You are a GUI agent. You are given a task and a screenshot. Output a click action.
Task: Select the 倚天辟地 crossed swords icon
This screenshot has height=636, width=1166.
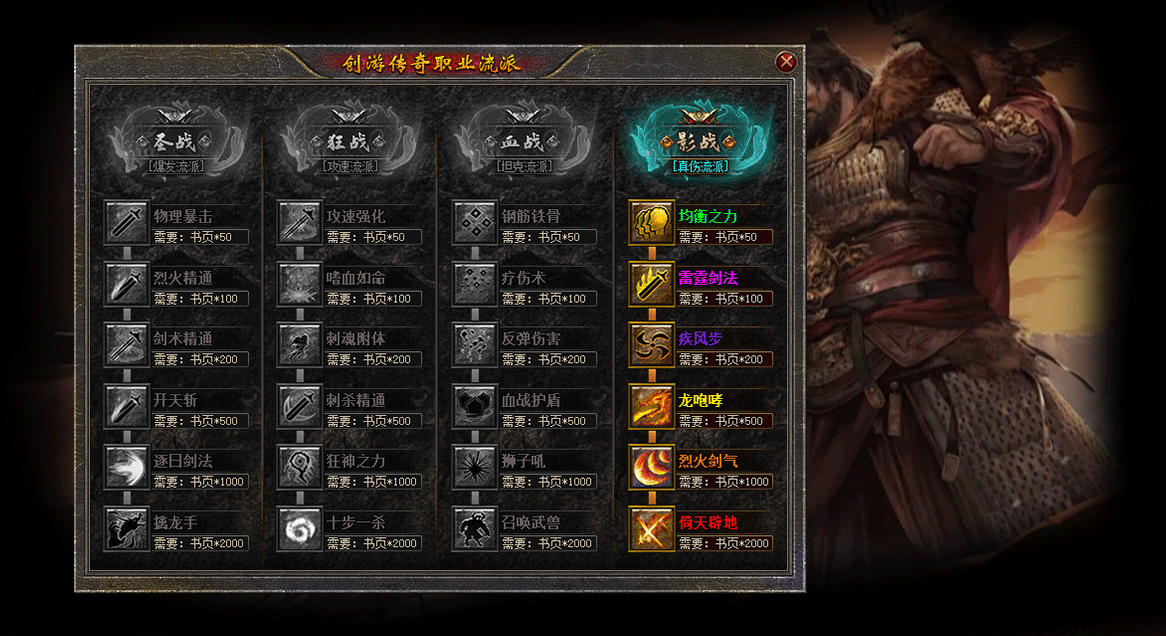(x=651, y=528)
